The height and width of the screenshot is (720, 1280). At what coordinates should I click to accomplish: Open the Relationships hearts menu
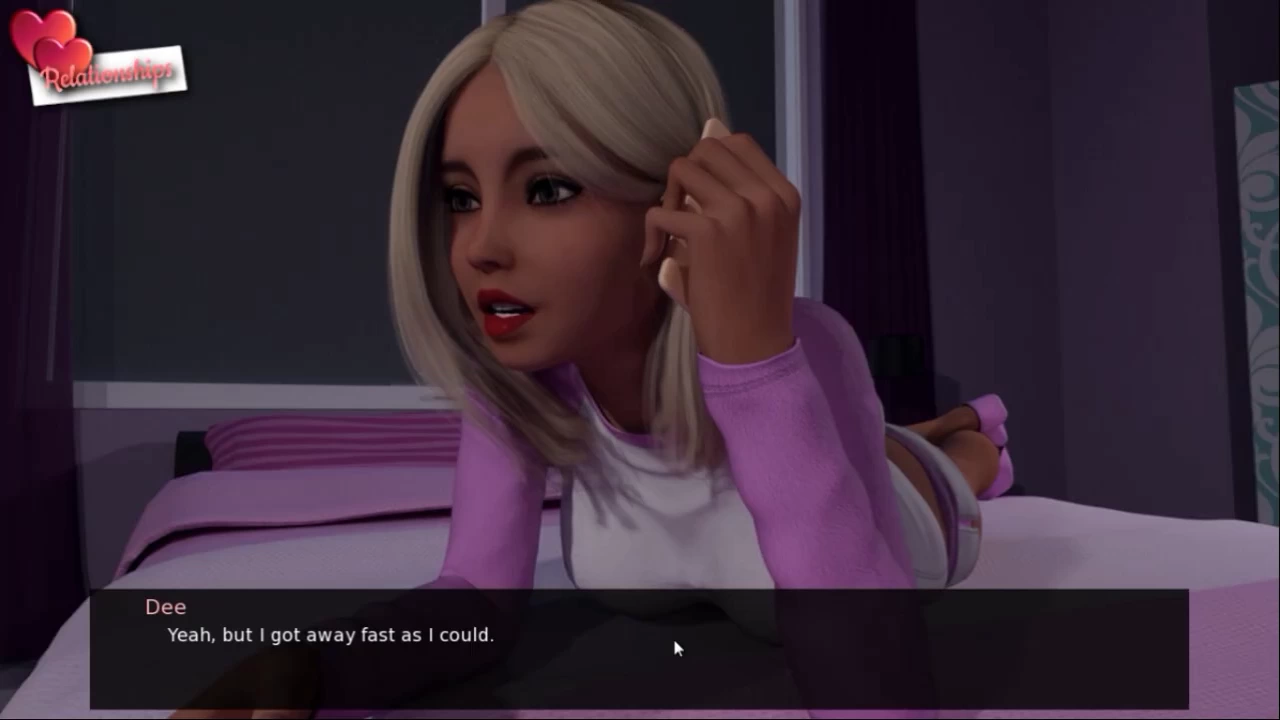point(97,60)
